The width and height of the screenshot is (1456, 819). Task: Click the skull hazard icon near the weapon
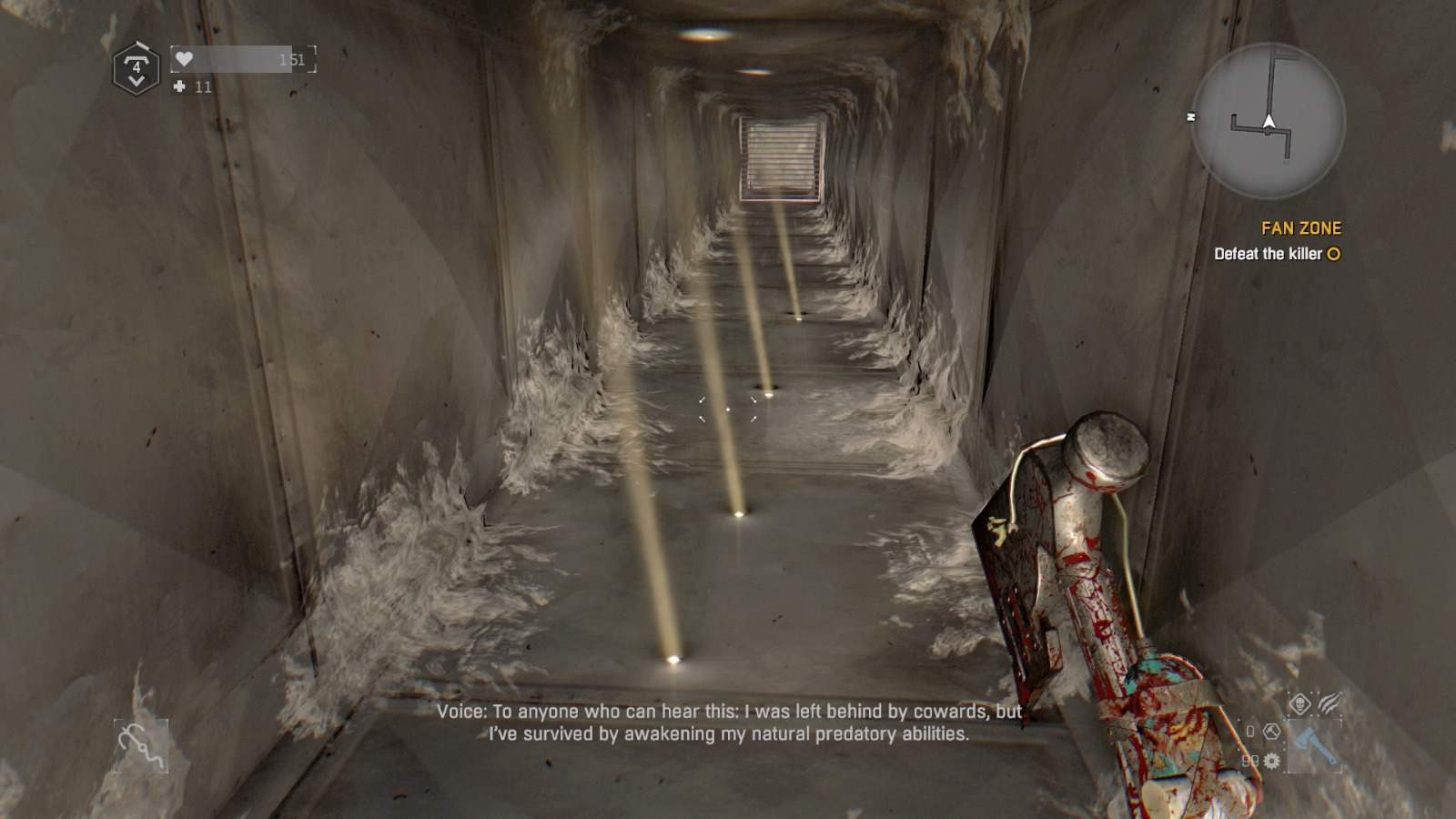coord(1300,703)
